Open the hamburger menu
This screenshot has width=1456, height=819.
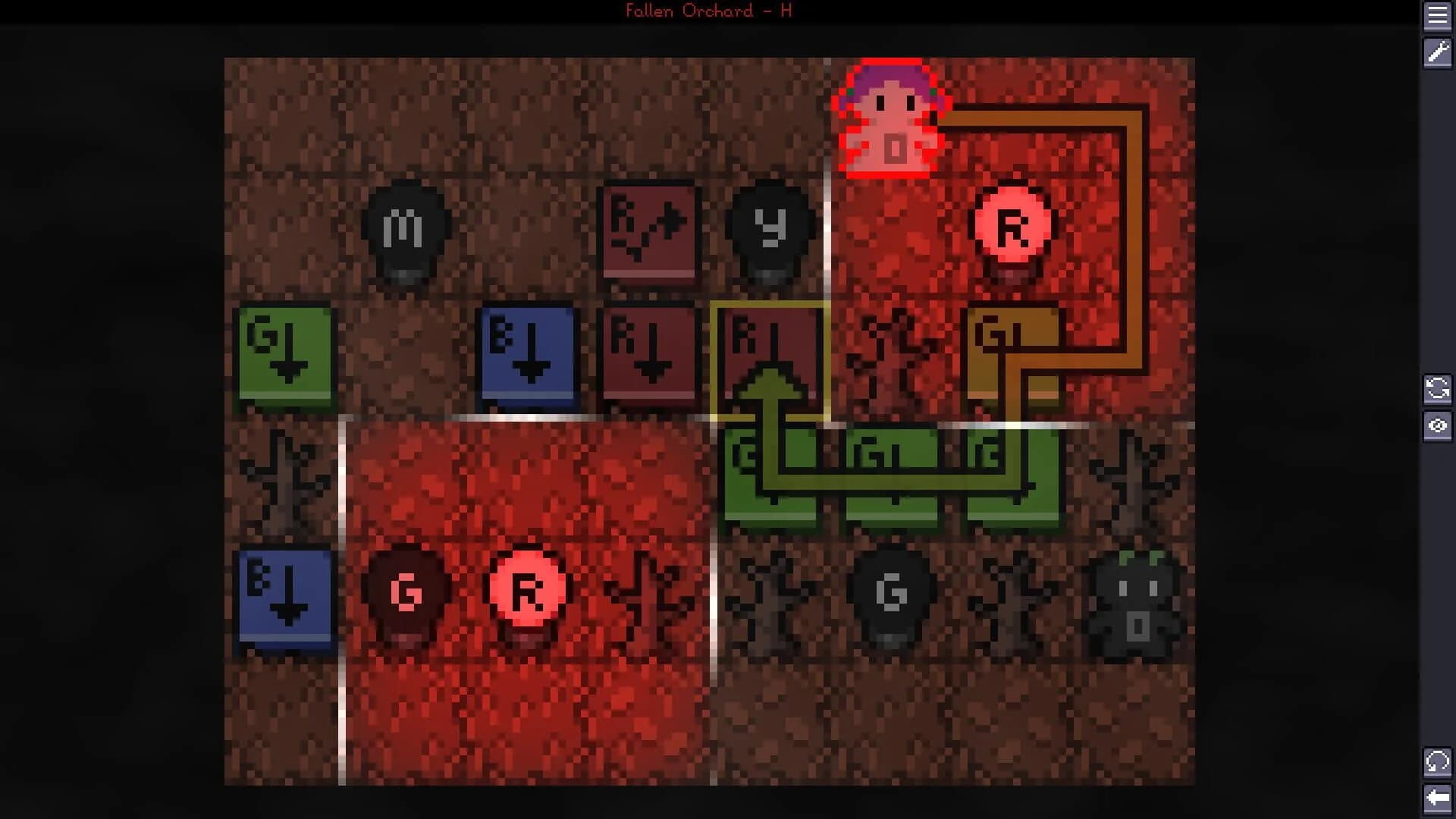1439,17
